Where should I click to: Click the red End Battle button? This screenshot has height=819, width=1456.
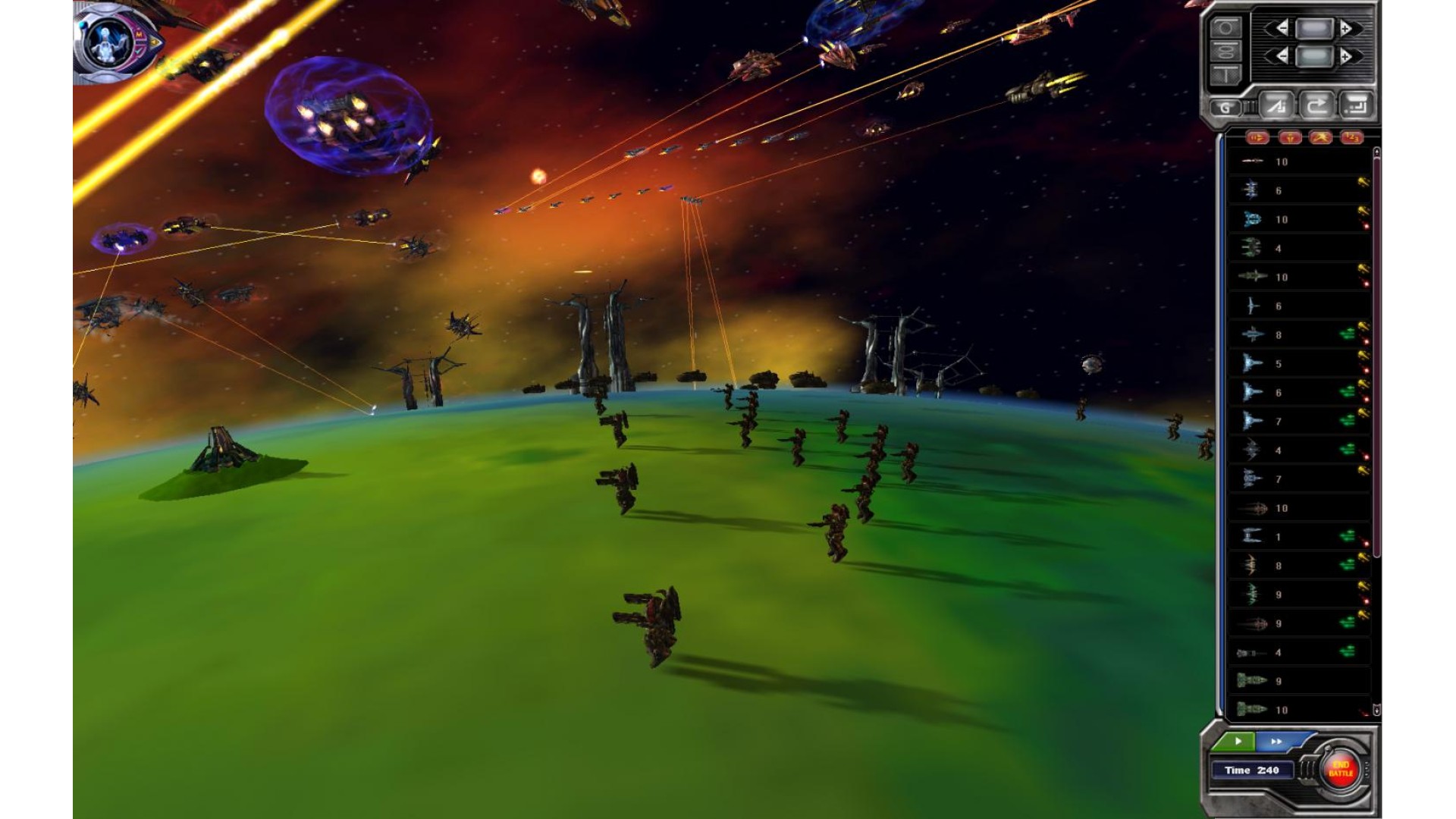coord(1340,770)
